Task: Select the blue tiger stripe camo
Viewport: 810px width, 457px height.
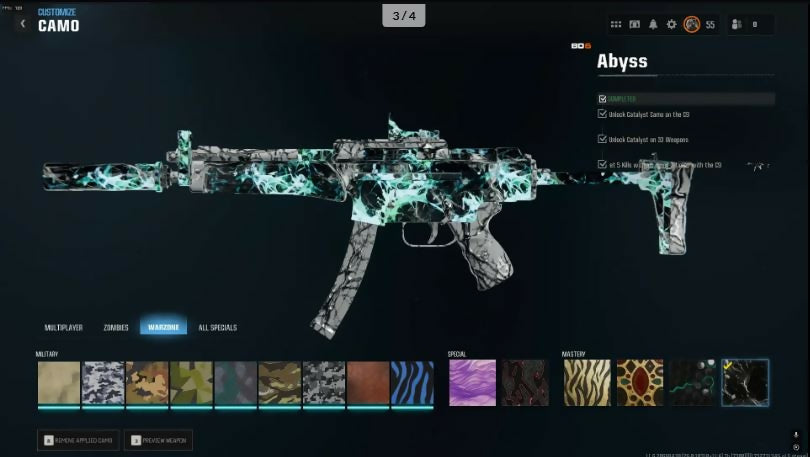Action: point(412,383)
